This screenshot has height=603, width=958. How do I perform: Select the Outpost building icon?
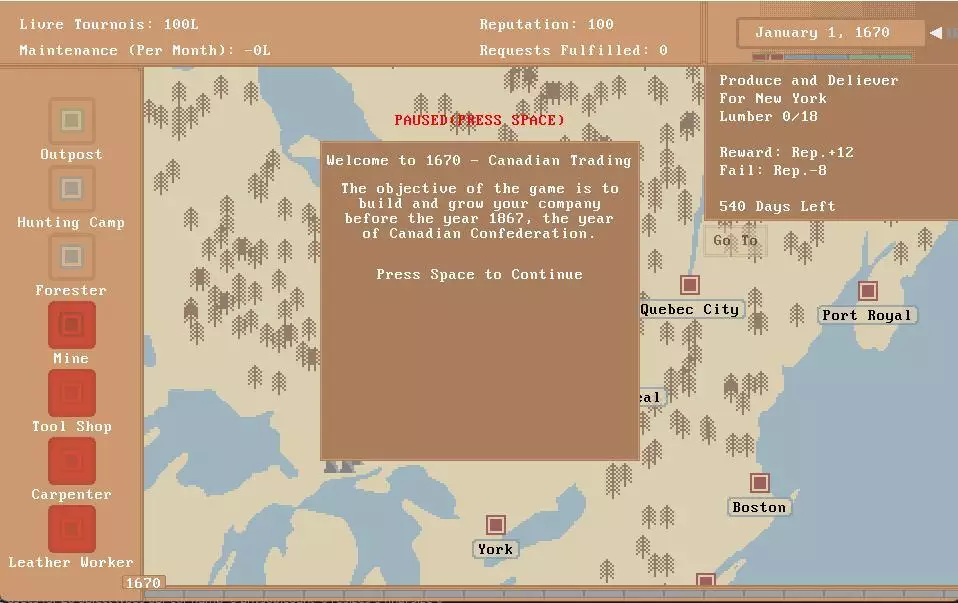tap(71, 121)
